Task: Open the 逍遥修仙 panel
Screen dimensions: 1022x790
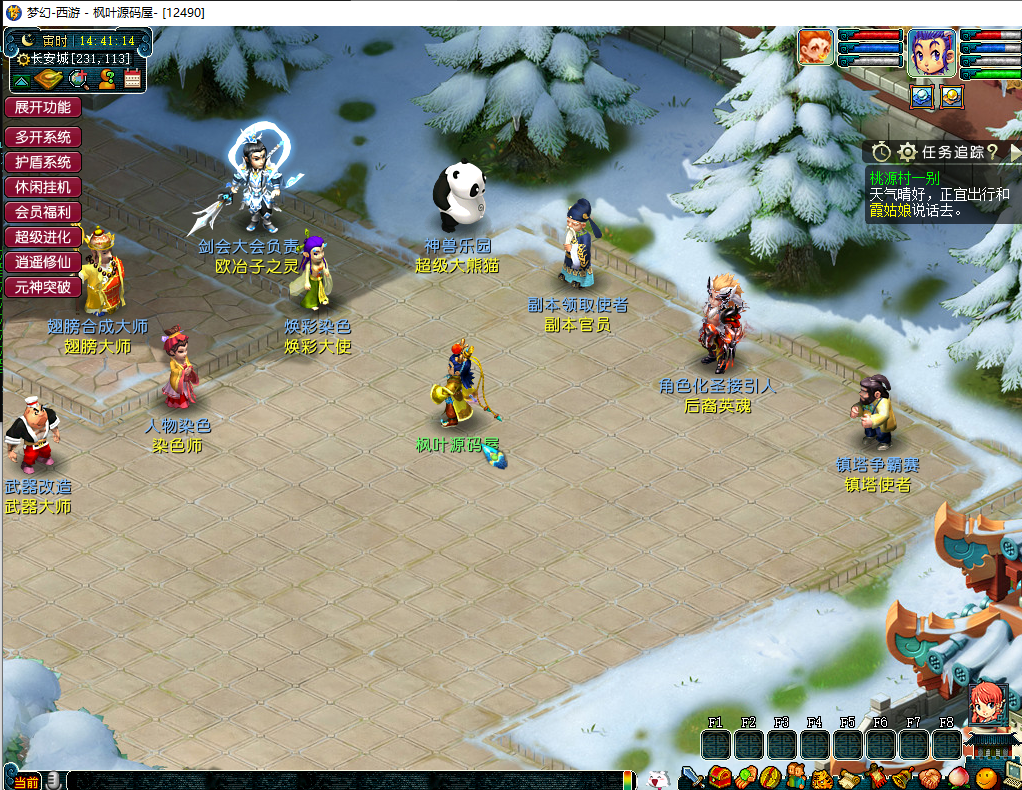Action: point(42,262)
